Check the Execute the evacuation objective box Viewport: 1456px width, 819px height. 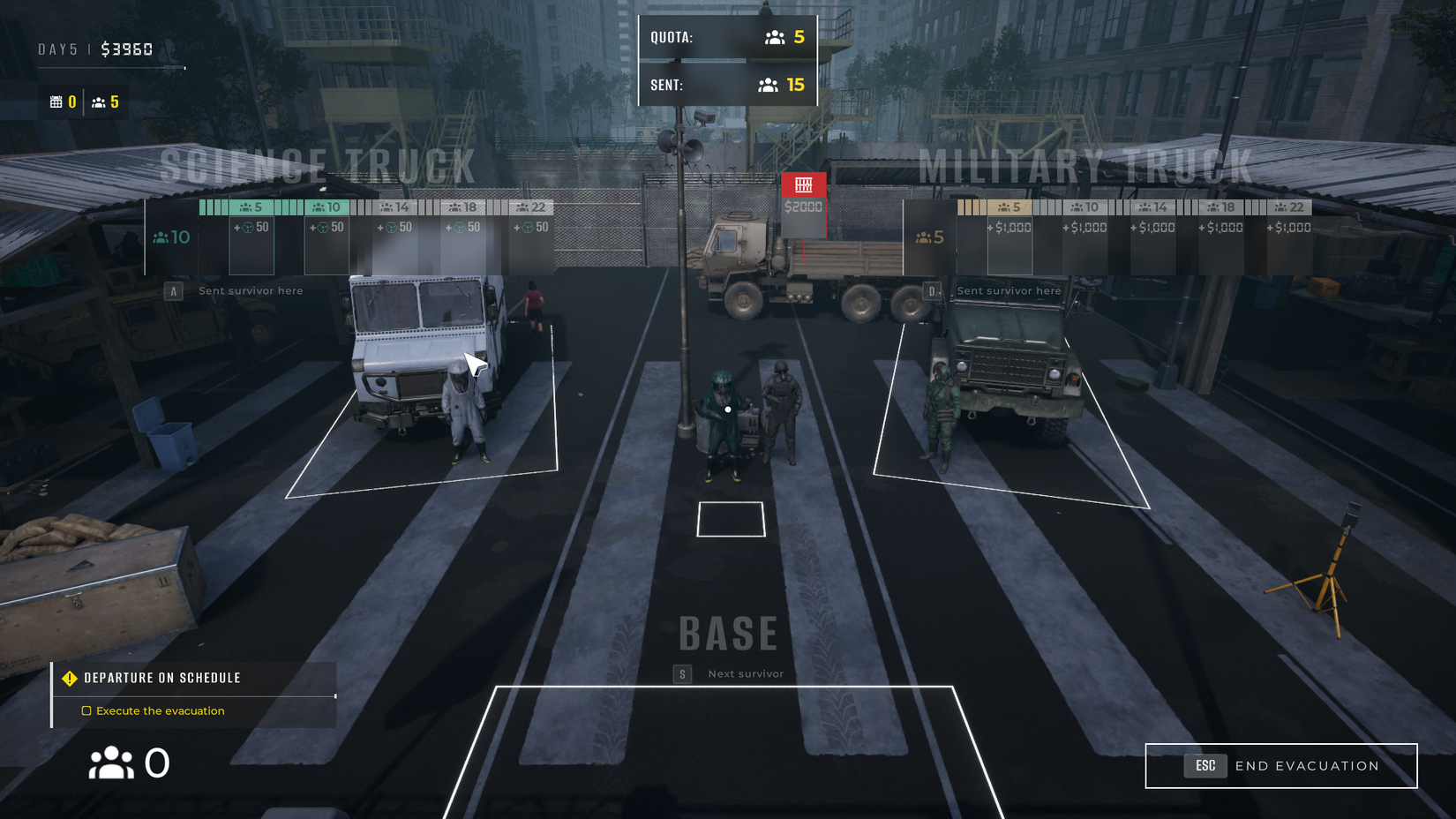[x=86, y=710]
